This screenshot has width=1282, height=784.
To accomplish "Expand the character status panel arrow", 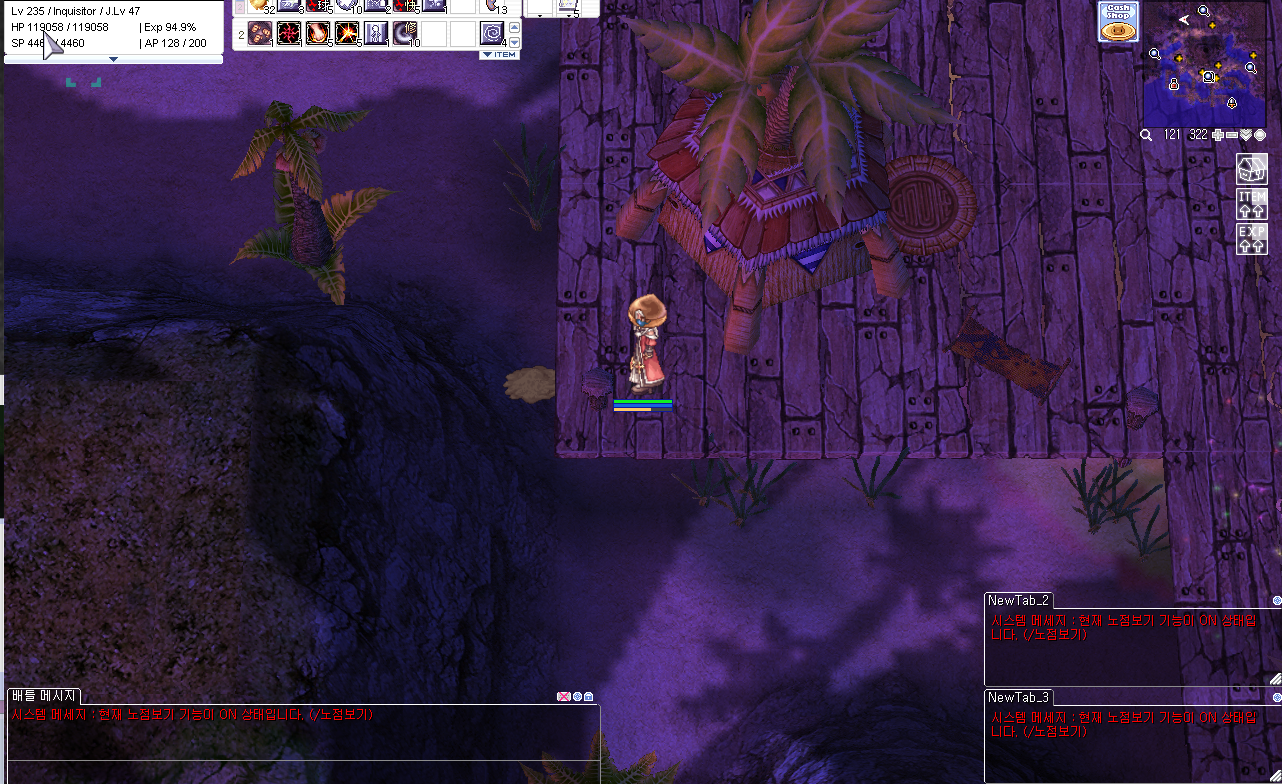I will click(x=113, y=59).
